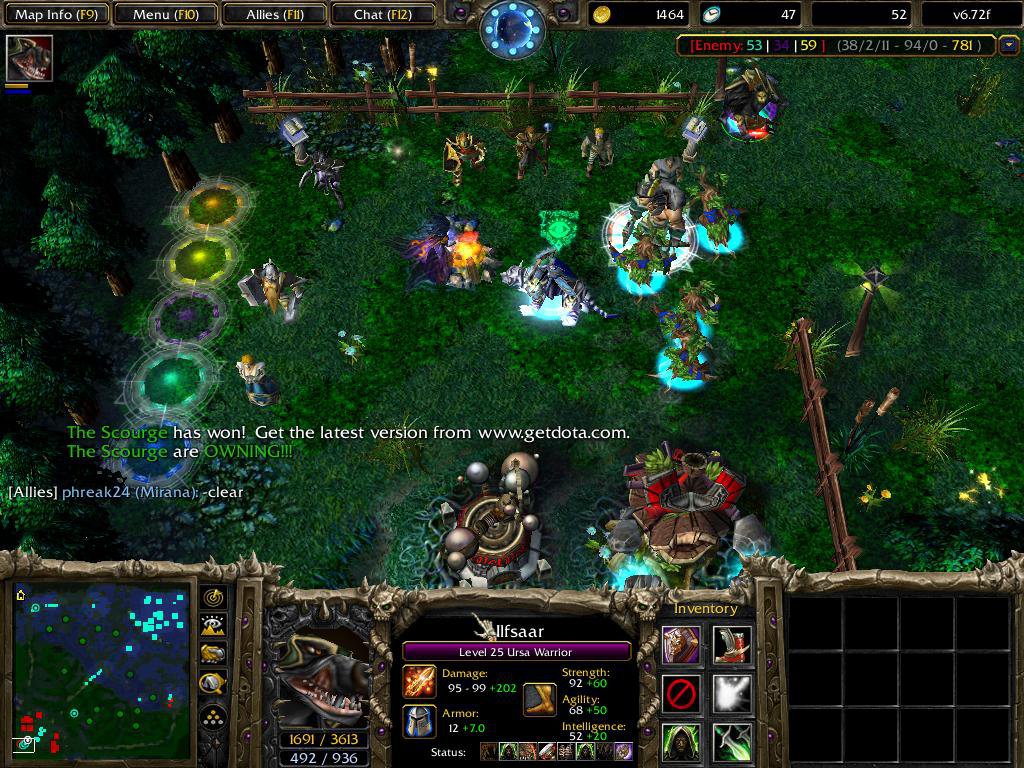
Task: Select the Ursa Warrior hero icon
Action: pos(29,58)
